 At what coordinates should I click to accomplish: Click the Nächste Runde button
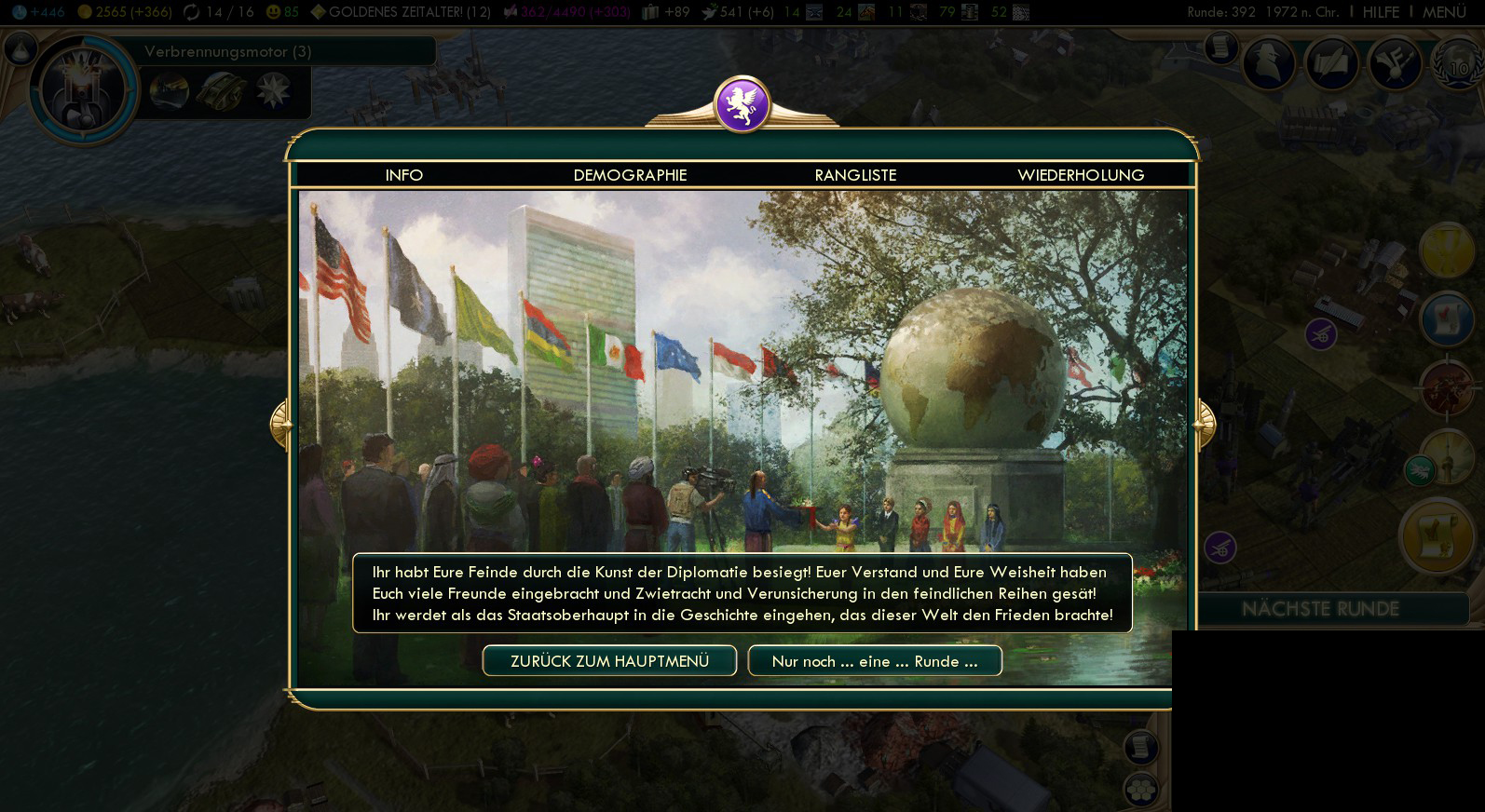[x=1320, y=609]
